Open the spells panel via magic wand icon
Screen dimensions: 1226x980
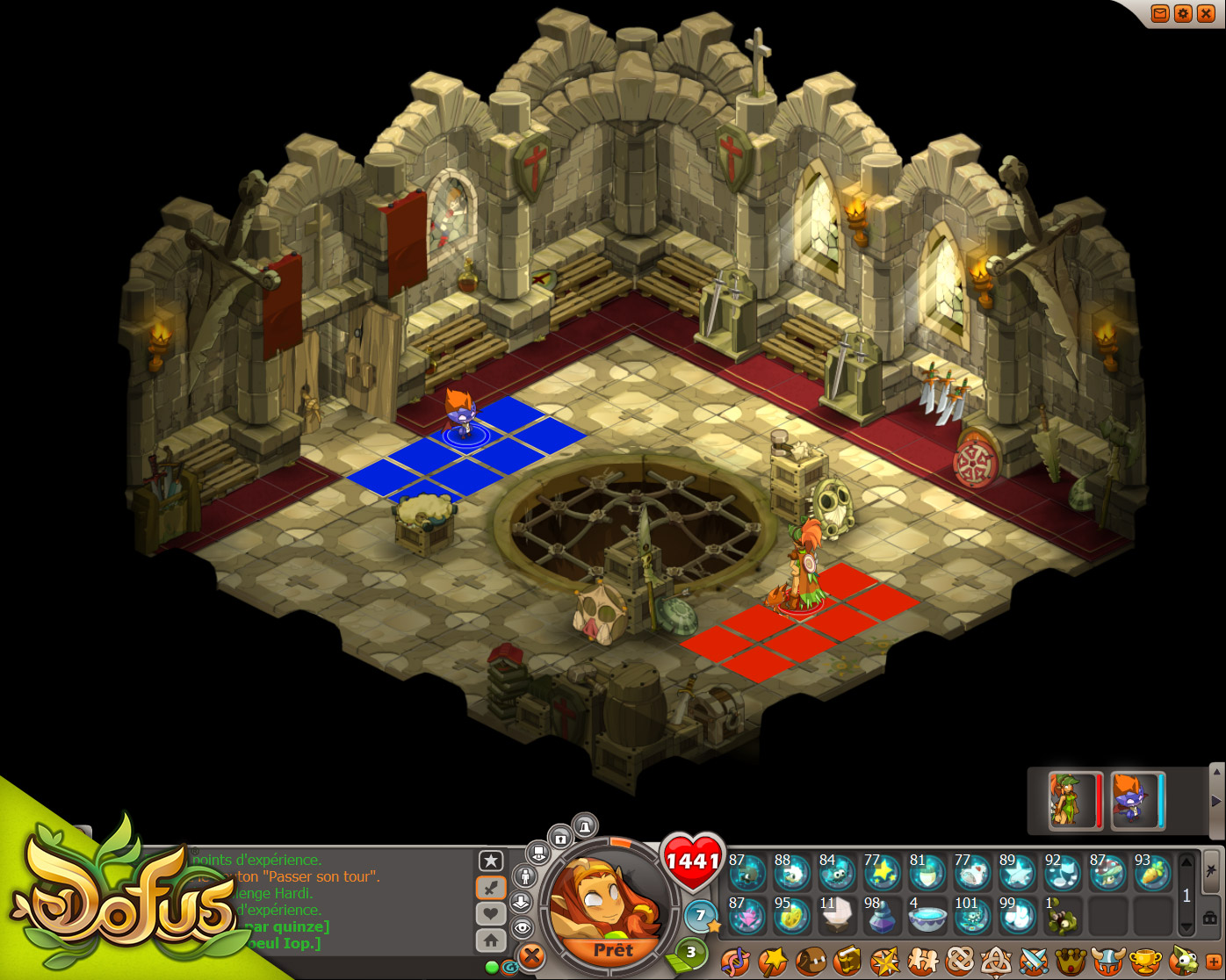(x=774, y=962)
